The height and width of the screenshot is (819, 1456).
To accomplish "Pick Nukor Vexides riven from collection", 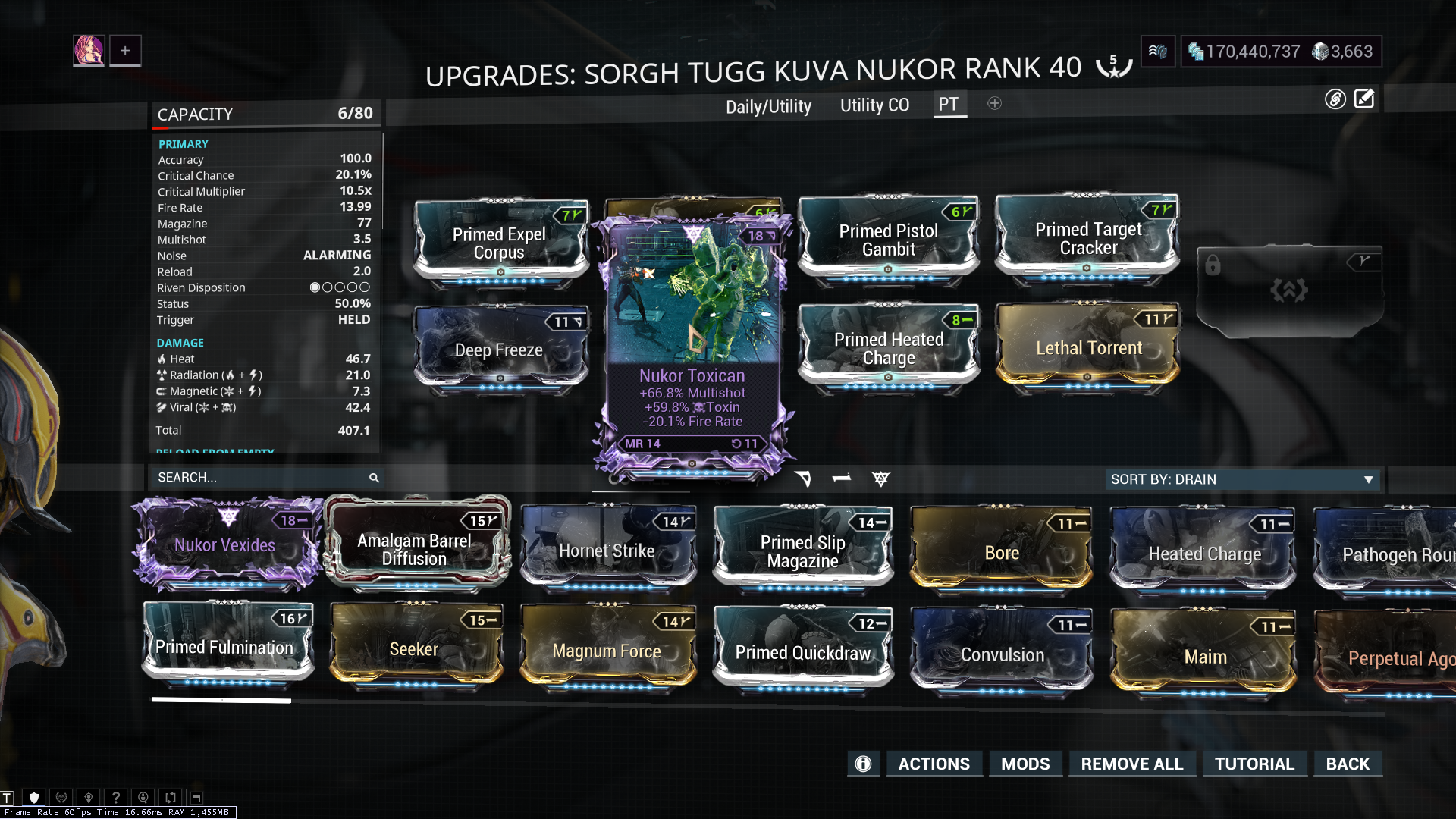I will pyautogui.click(x=225, y=544).
